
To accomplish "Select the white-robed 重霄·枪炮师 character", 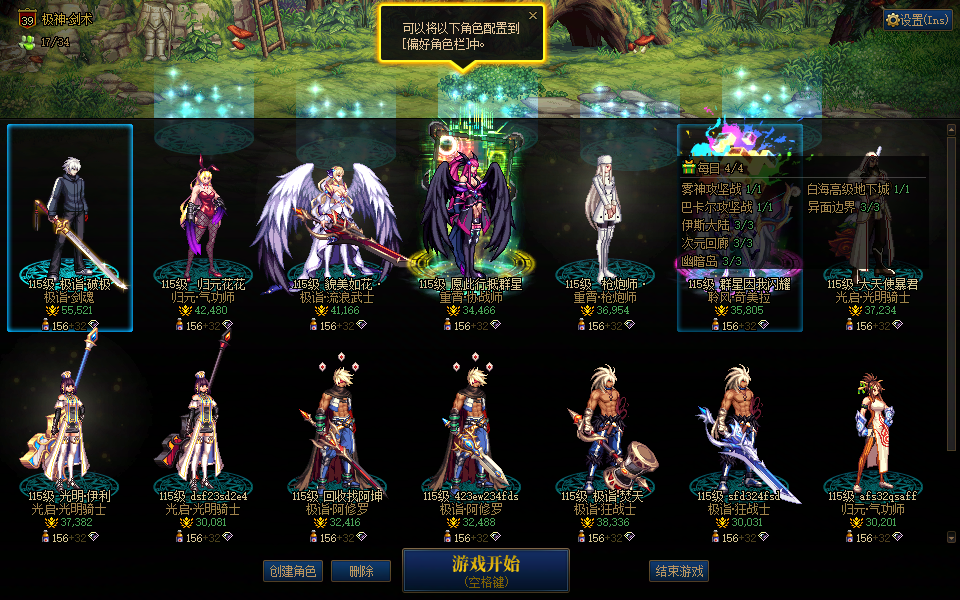I will coord(605,230).
